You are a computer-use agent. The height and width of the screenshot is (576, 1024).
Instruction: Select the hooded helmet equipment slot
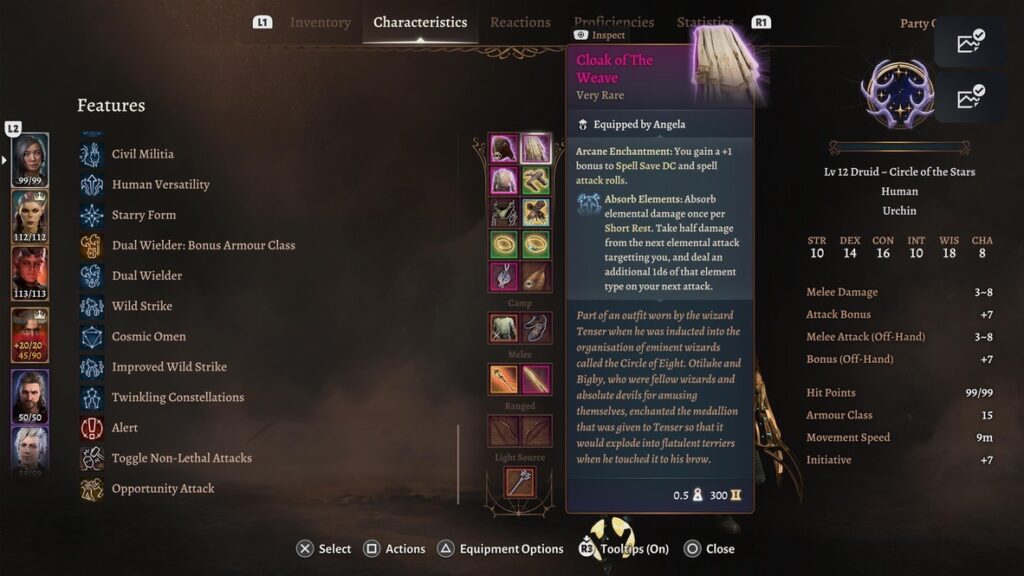(503, 149)
